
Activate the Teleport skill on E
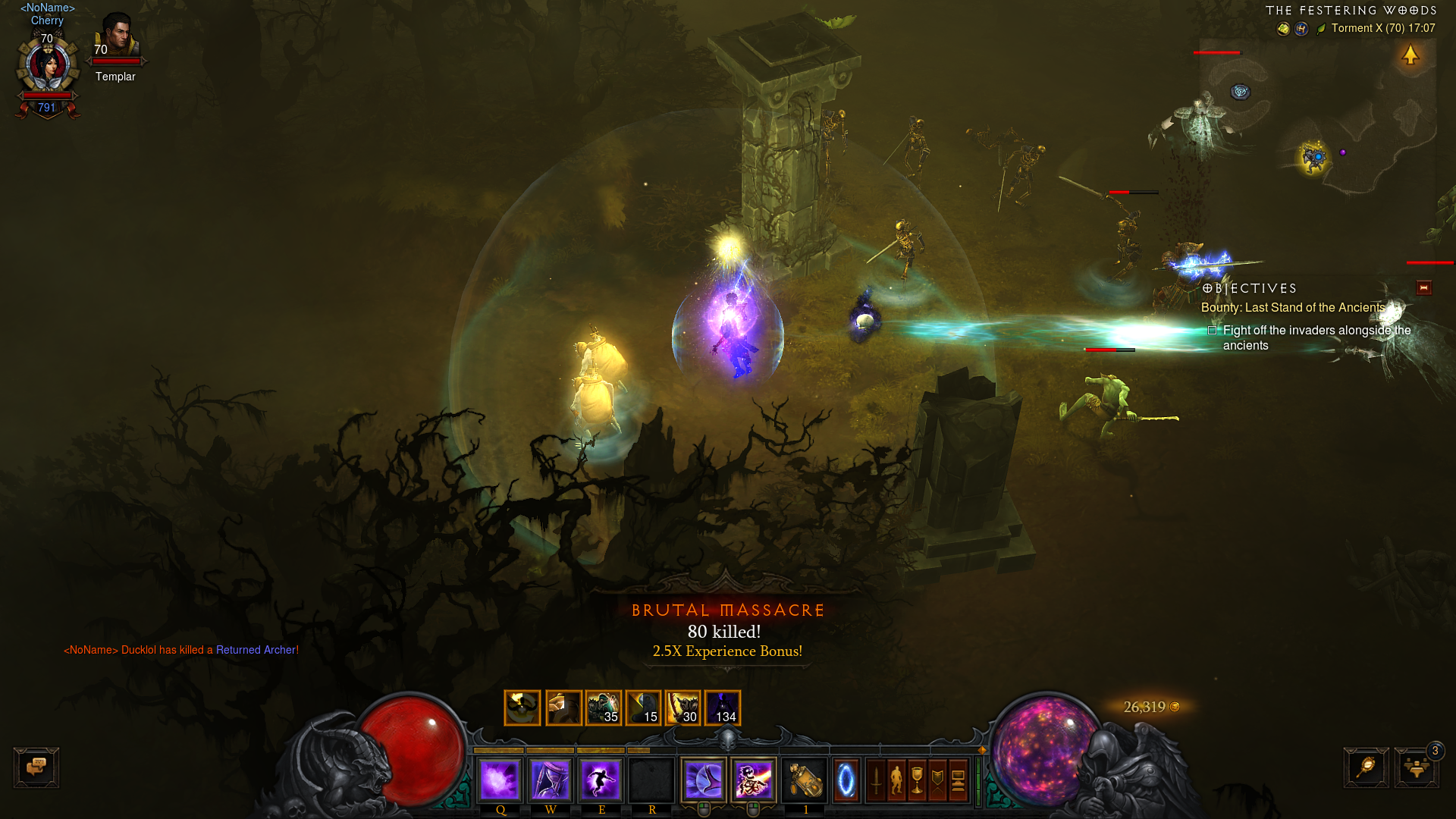(x=601, y=780)
